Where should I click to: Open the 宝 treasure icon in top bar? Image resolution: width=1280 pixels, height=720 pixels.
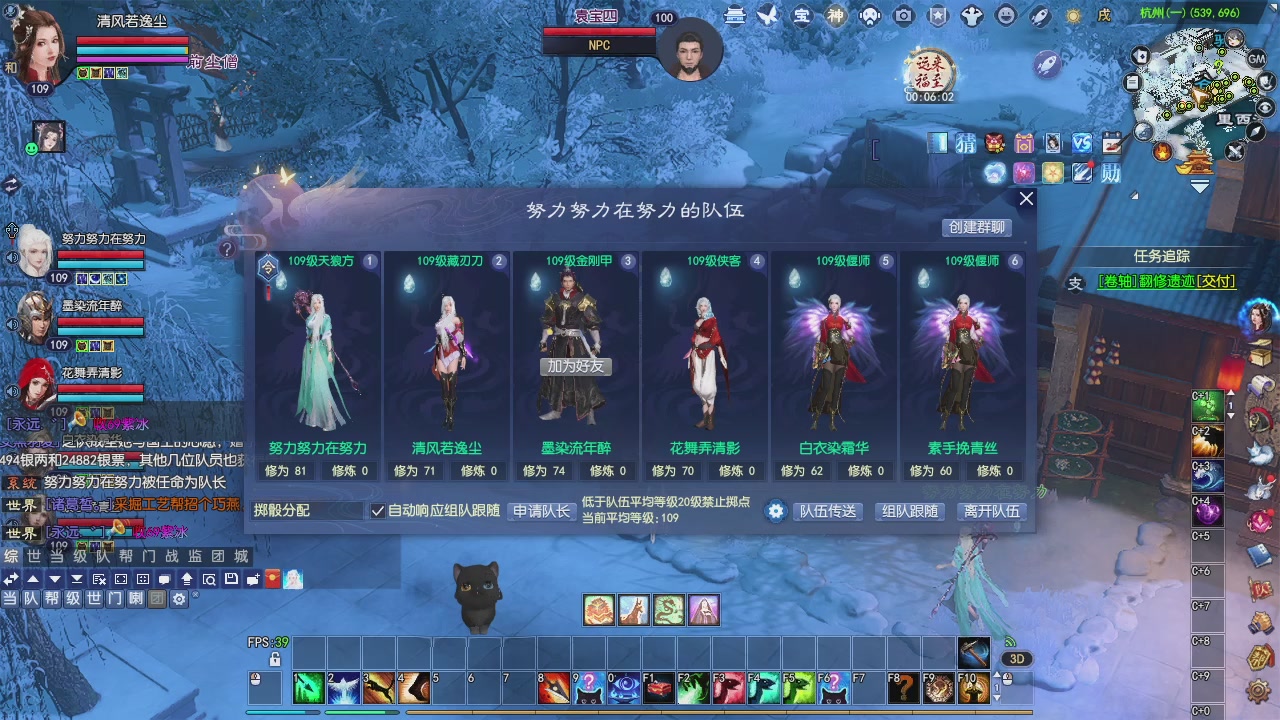[x=803, y=16]
